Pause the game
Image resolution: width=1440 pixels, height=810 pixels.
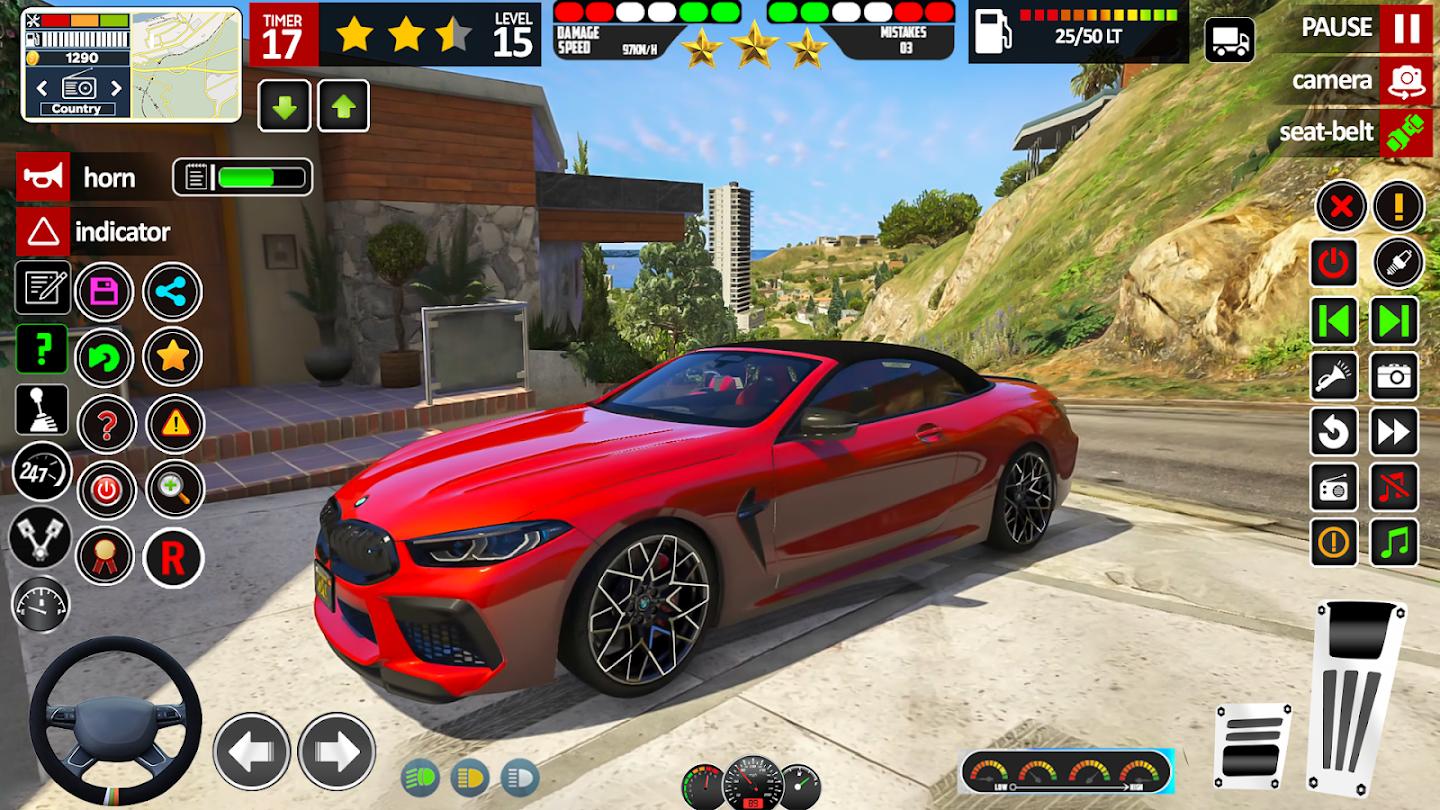click(x=1406, y=28)
